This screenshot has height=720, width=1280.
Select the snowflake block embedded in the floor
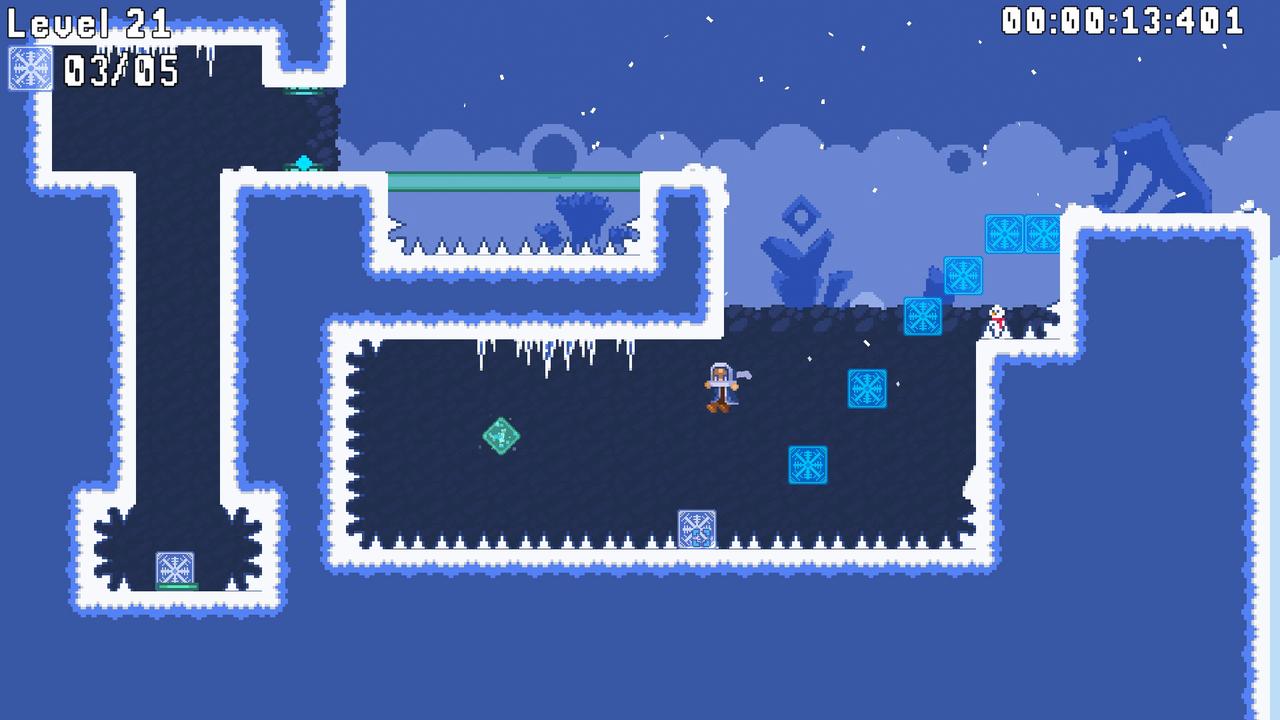[697, 527]
